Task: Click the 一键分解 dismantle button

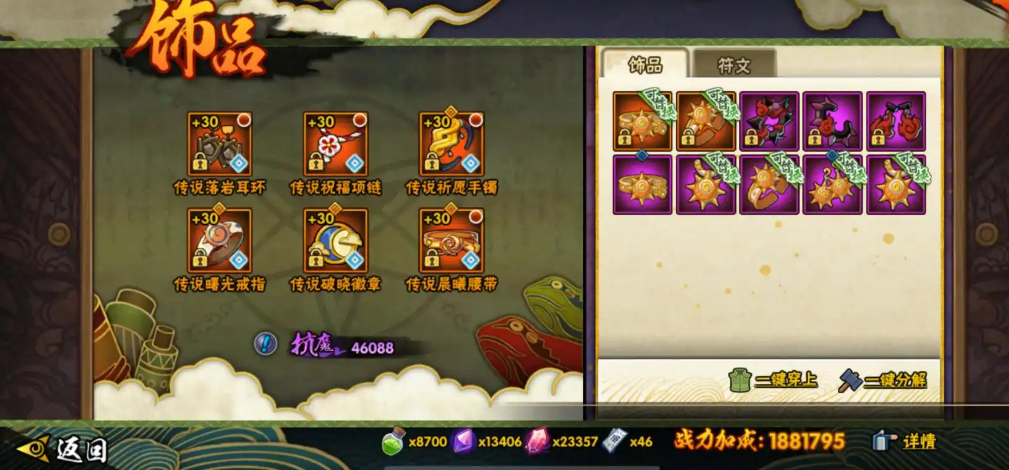Action: pos(881,380)
